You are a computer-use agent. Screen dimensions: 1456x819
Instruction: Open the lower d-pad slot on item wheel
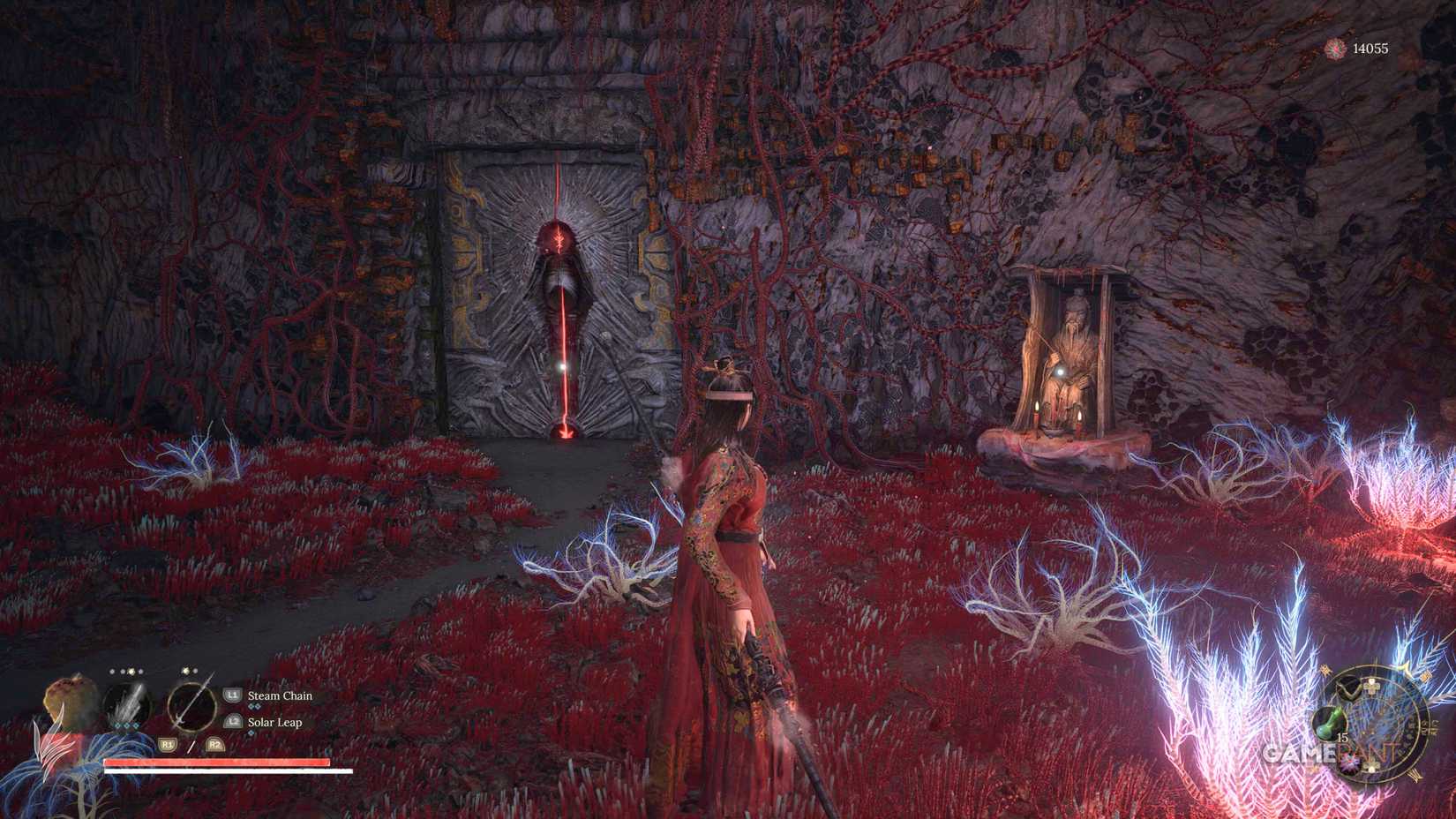pyautogui.click(x=1371, y=767)
